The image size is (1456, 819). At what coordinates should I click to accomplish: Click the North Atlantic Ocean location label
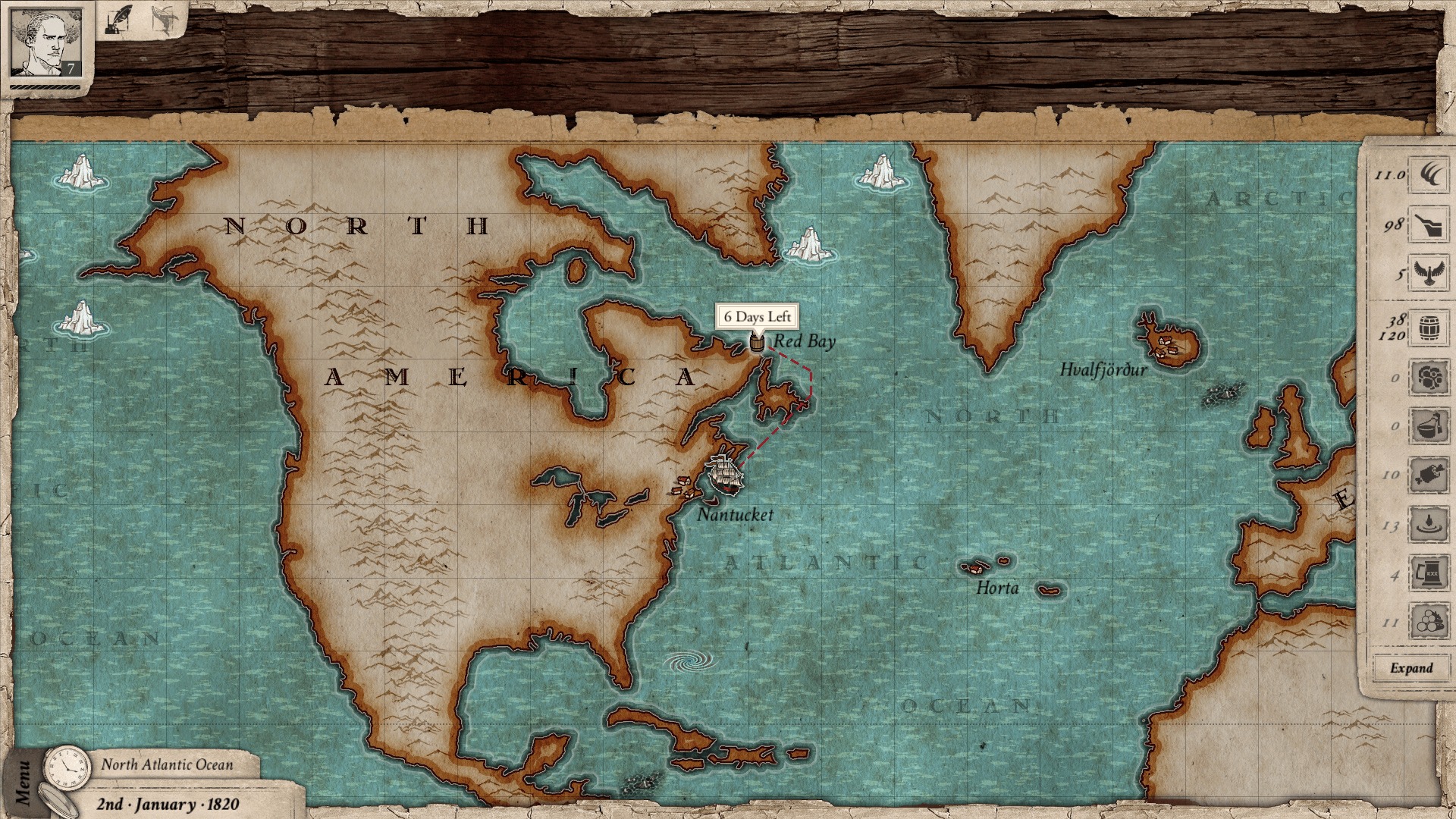pyautogui.click(x=168, y=765)
